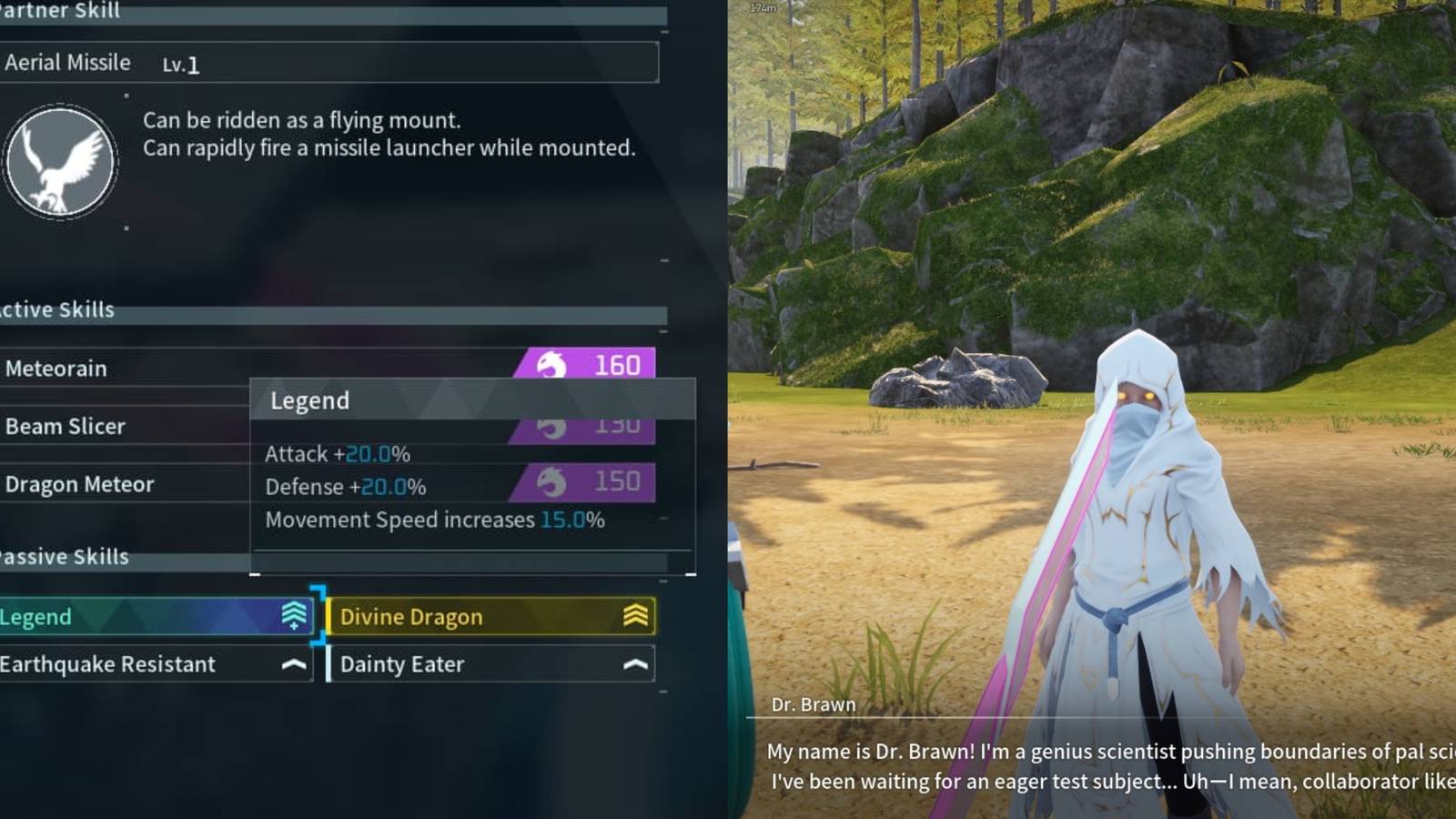1456x819 pixels.
Task: Collapse Earthquake Resistant using its chevron
Action: click(293, 663)
